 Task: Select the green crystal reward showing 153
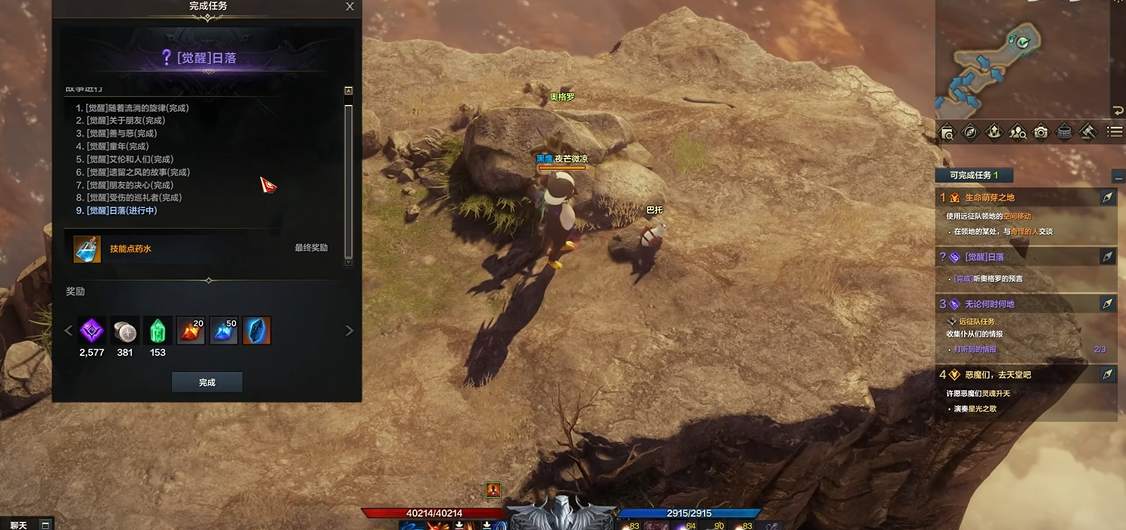(157, 331)
